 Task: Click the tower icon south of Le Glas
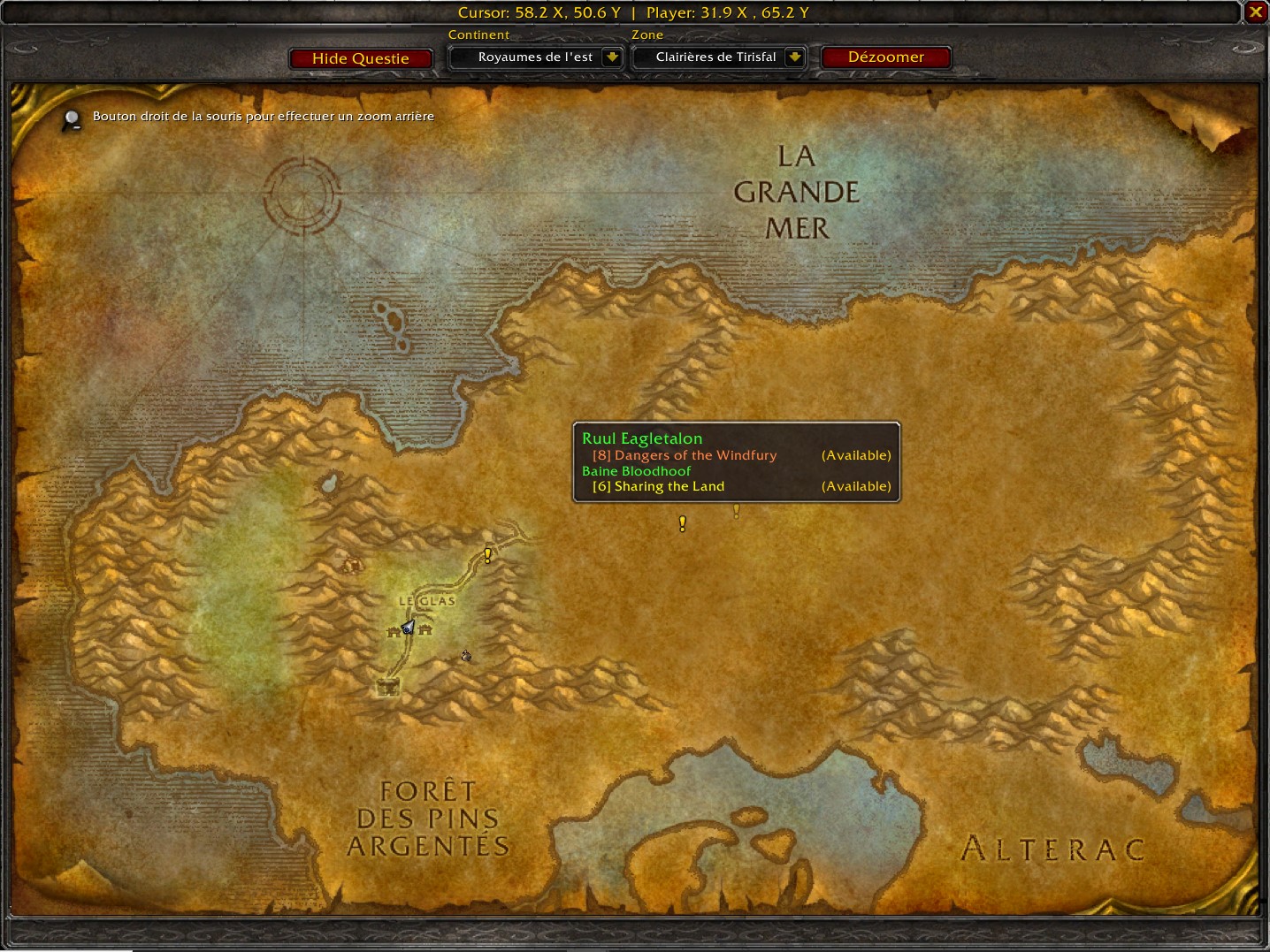coord(387,687)
